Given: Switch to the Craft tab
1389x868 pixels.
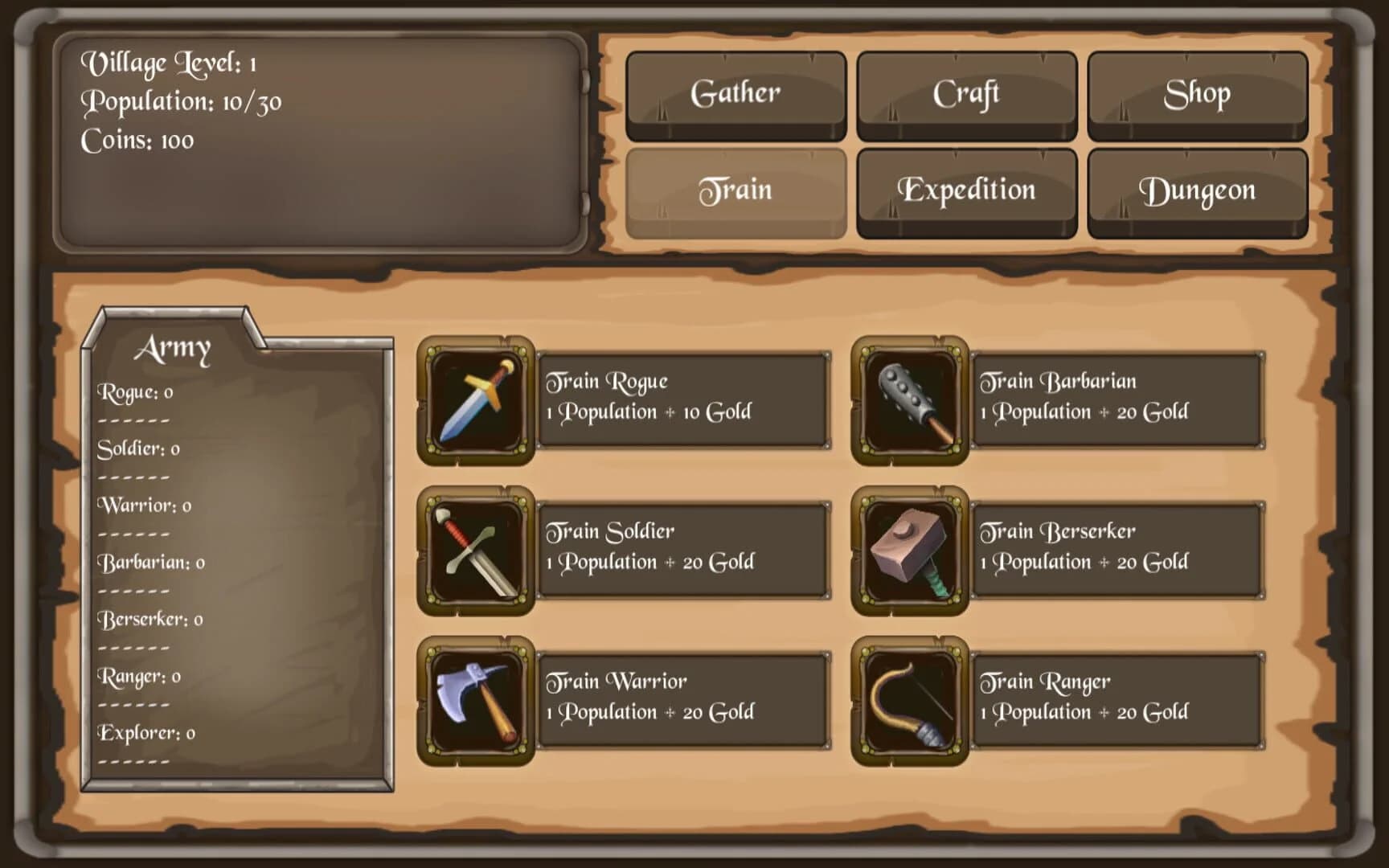Looking at the screenshot, I should (966, 92).
